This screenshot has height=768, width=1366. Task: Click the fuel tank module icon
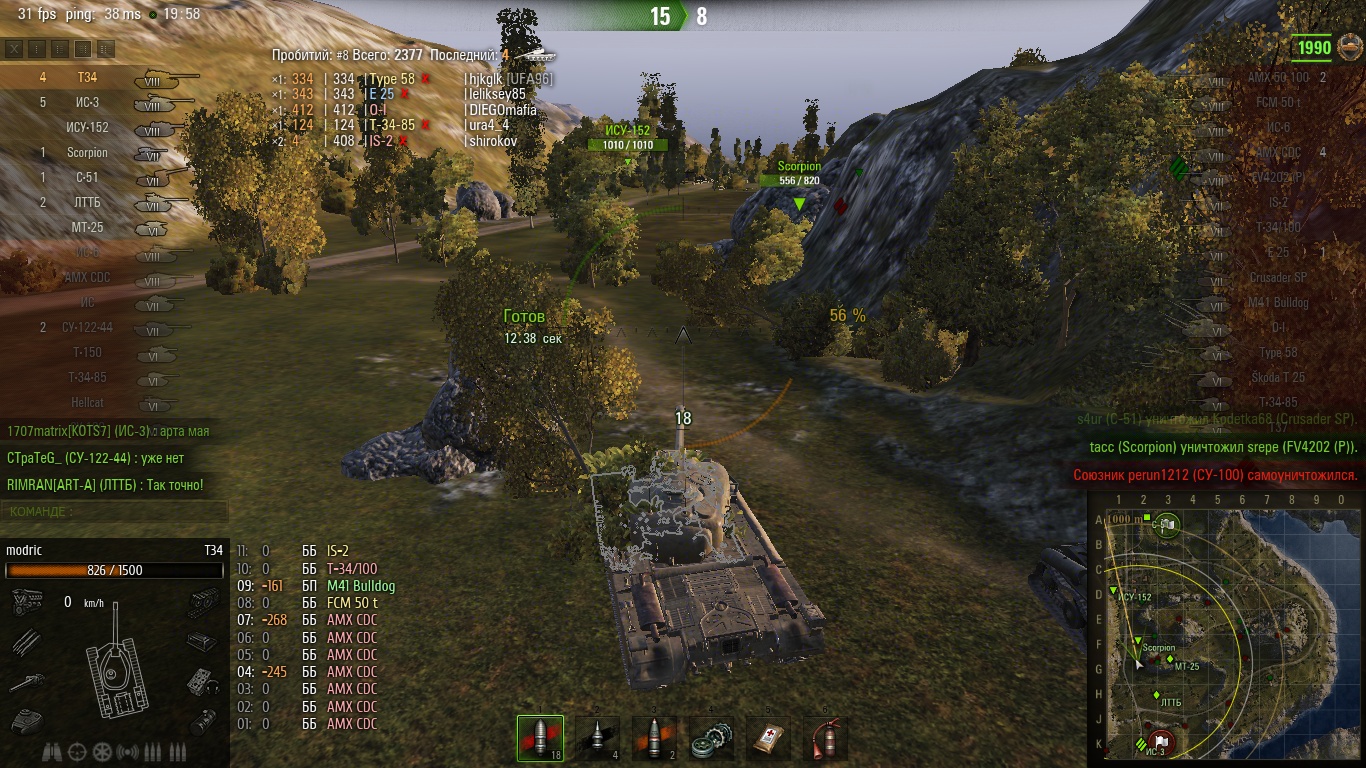pyautogui.click(x=203, y=641)
